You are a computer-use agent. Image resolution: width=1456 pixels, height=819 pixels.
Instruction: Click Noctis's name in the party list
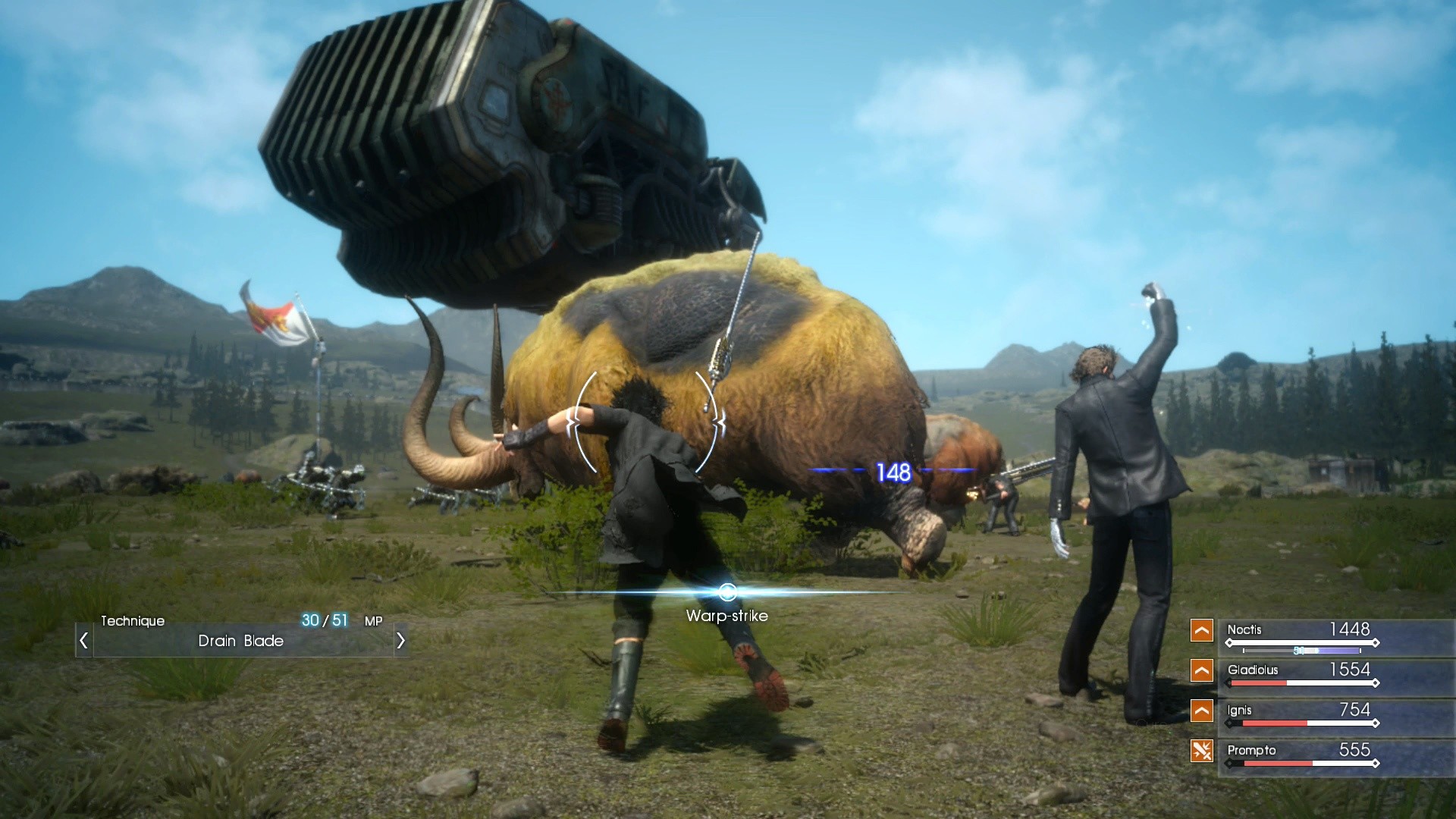point(1244,630)
